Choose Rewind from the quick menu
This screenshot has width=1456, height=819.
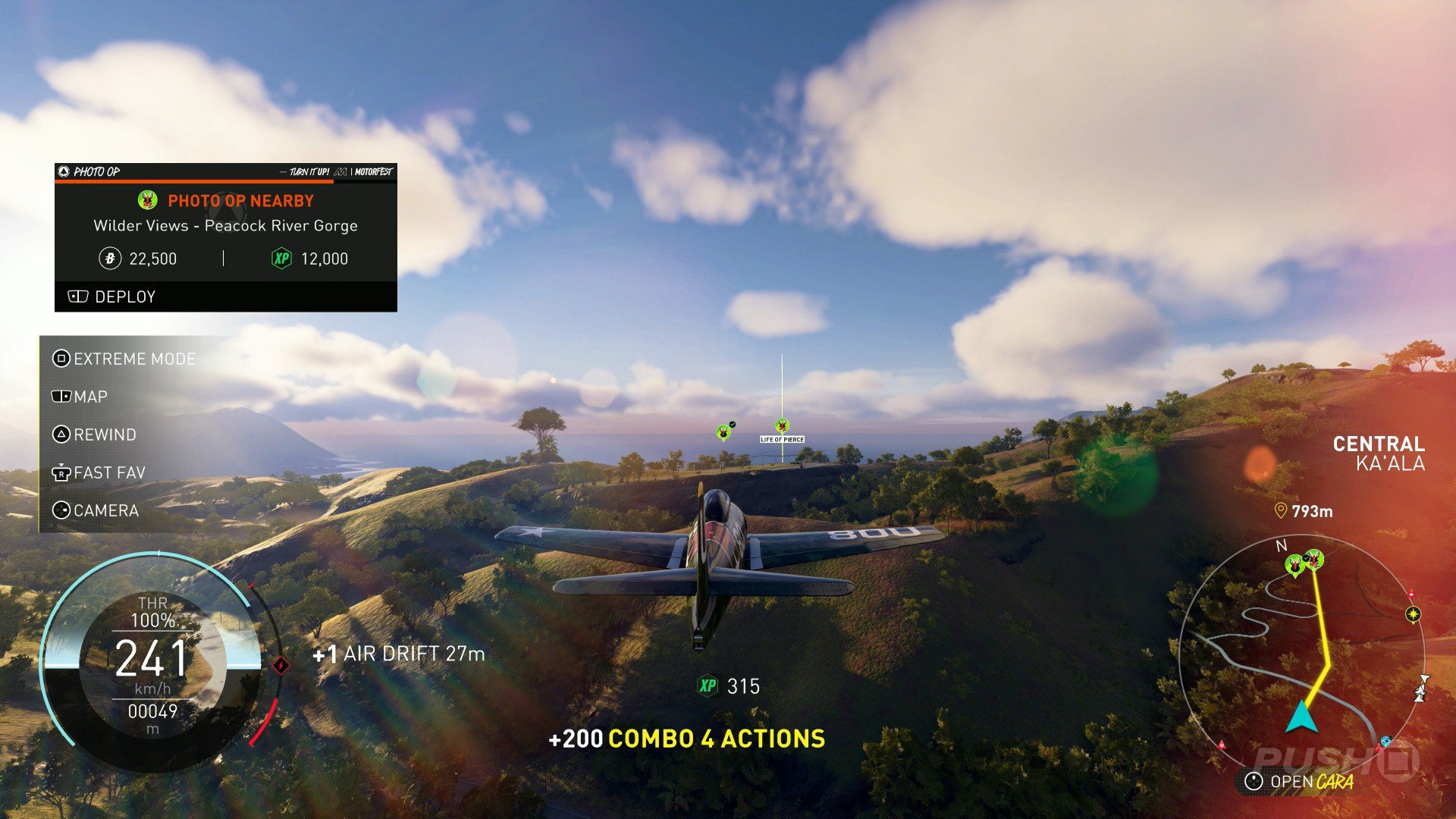coord(95,435)
